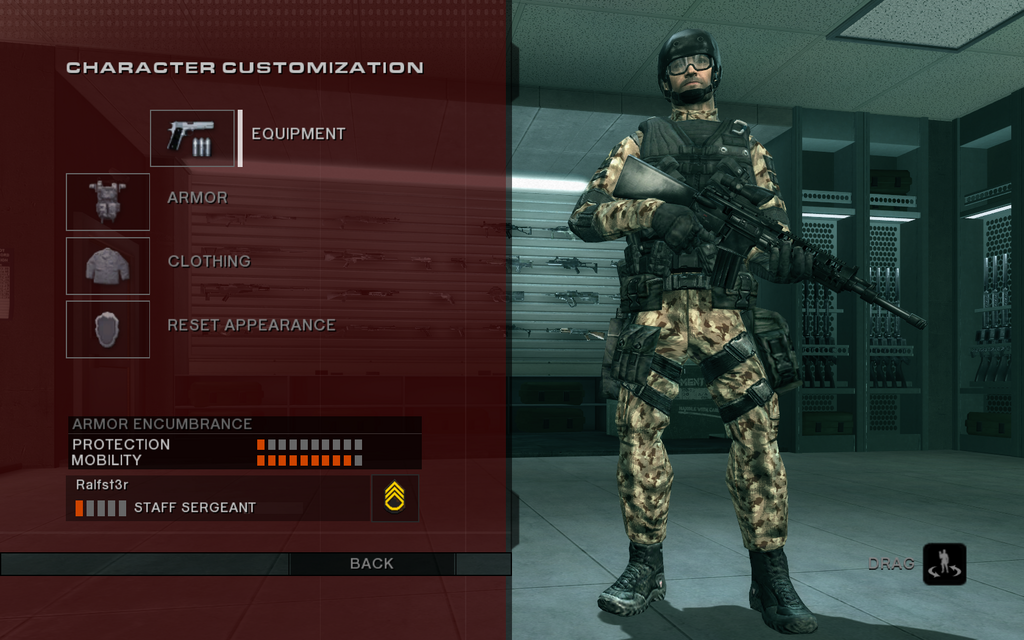This screenshot has height=640, width=1024.
Task: Click Reset Appearance option
Action: [x=251, y=325]
